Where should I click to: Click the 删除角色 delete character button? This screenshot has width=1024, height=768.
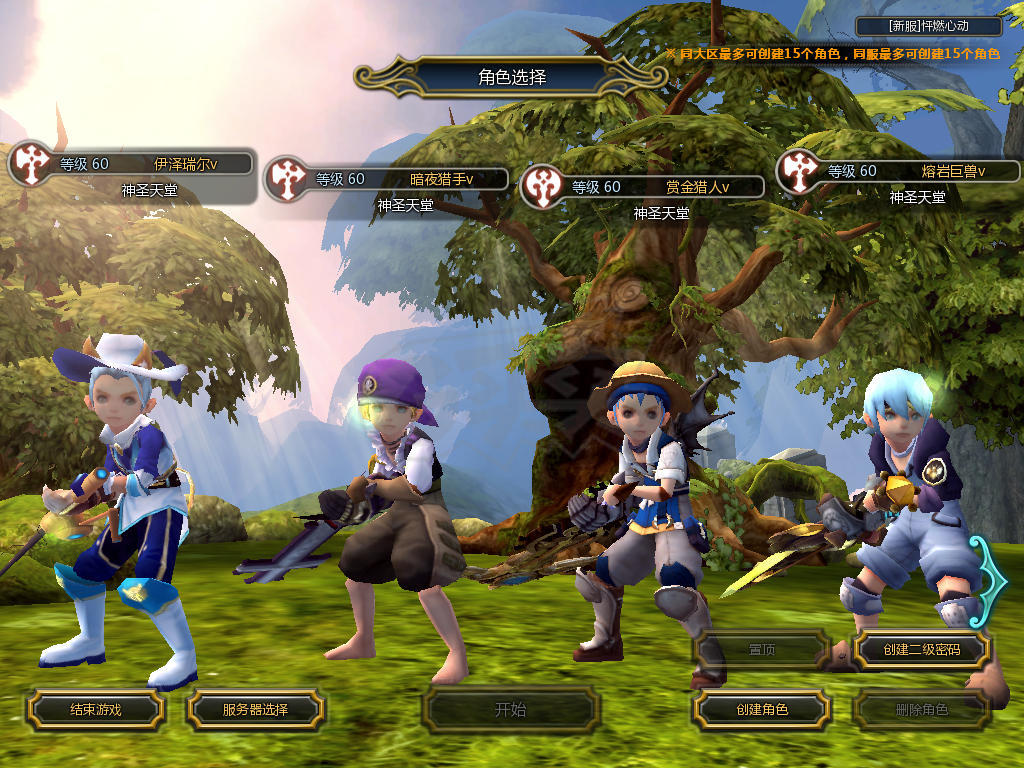point(921,710)
